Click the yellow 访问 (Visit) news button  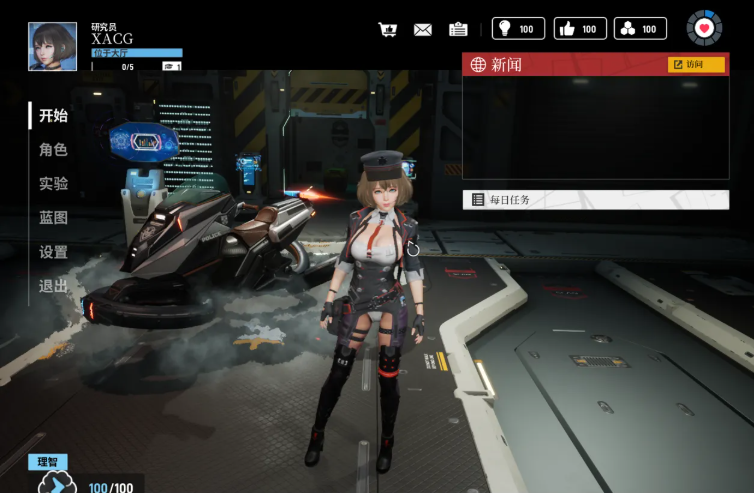pyautogui.click(x=696, y=65)
